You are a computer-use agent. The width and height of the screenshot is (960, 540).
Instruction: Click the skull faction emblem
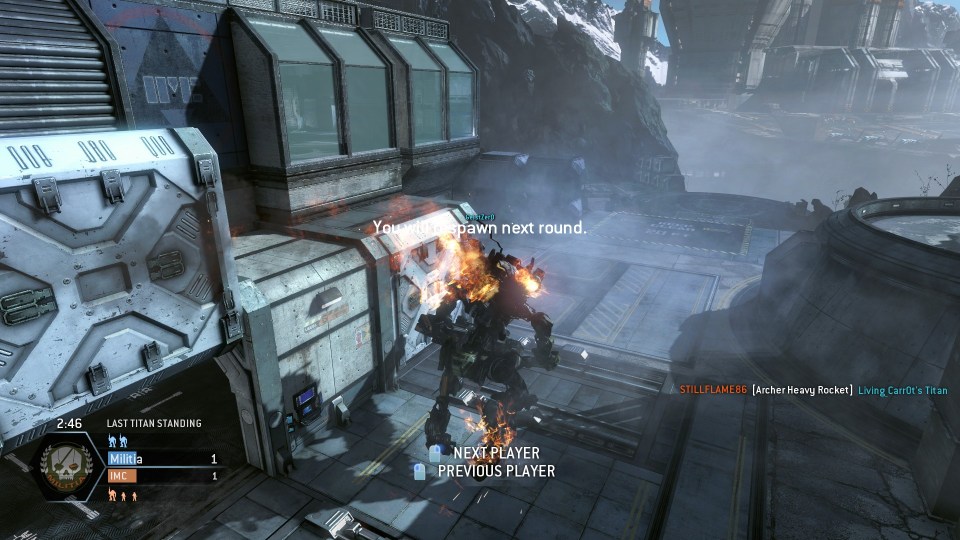(66, 468)
